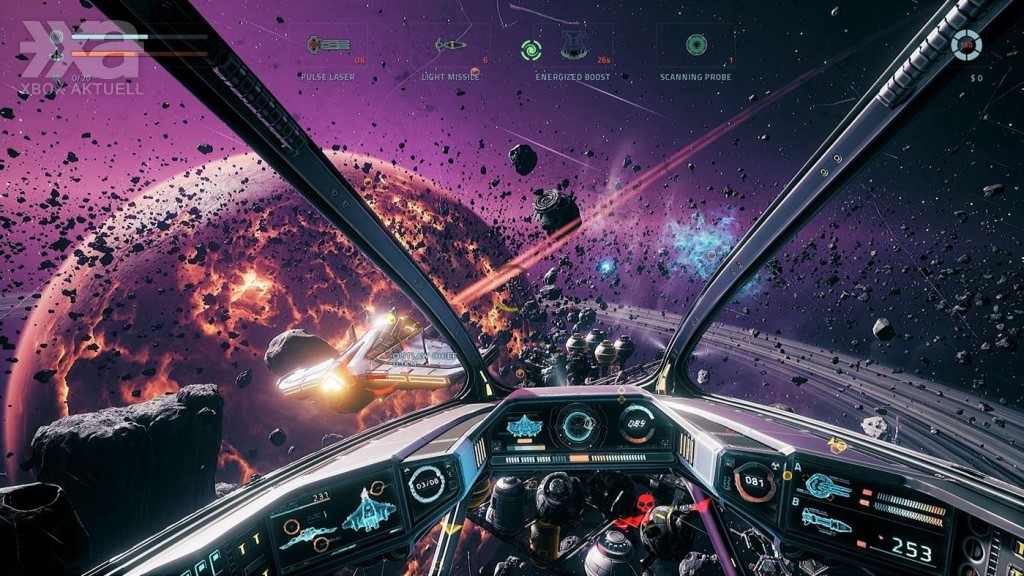Click the circular segmented ring icon above credits
The height and width of the screenshot is (576, 1024).
pyautogui.click(x=966, y=44)
